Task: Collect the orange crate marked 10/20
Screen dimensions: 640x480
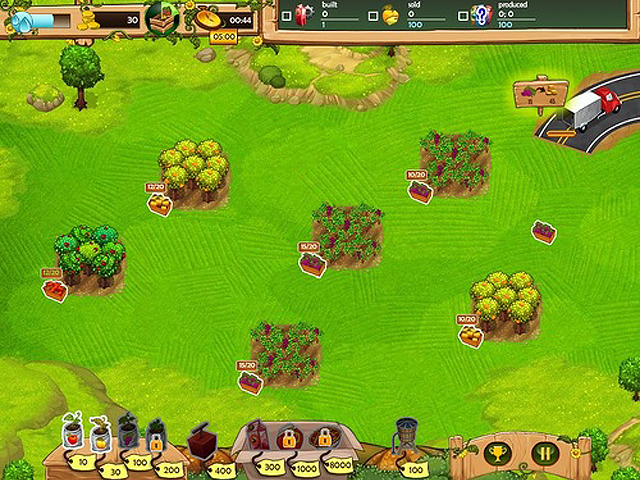Action: pyautogui.click(x=470, y=337)
